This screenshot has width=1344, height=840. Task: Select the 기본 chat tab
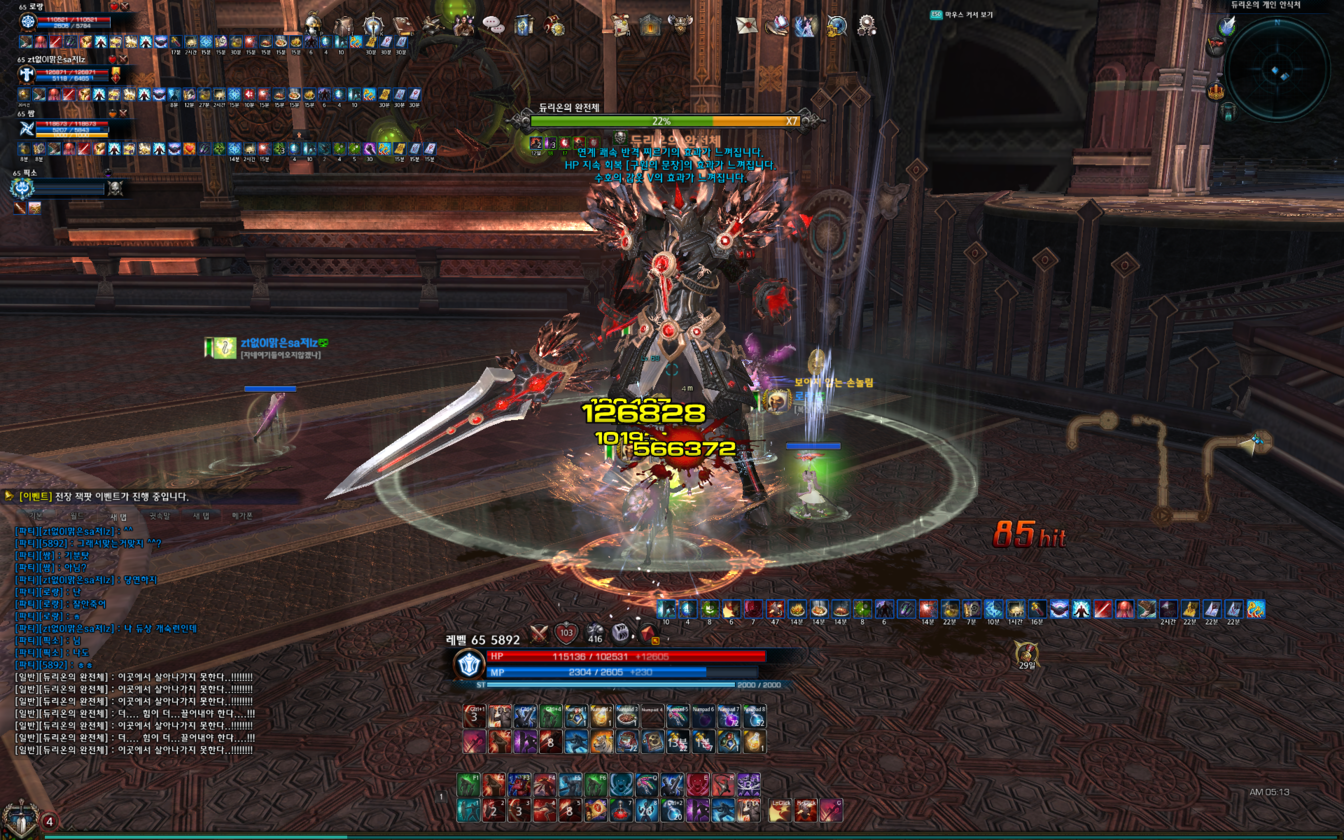pyautogui.click(x=34, y=516)
